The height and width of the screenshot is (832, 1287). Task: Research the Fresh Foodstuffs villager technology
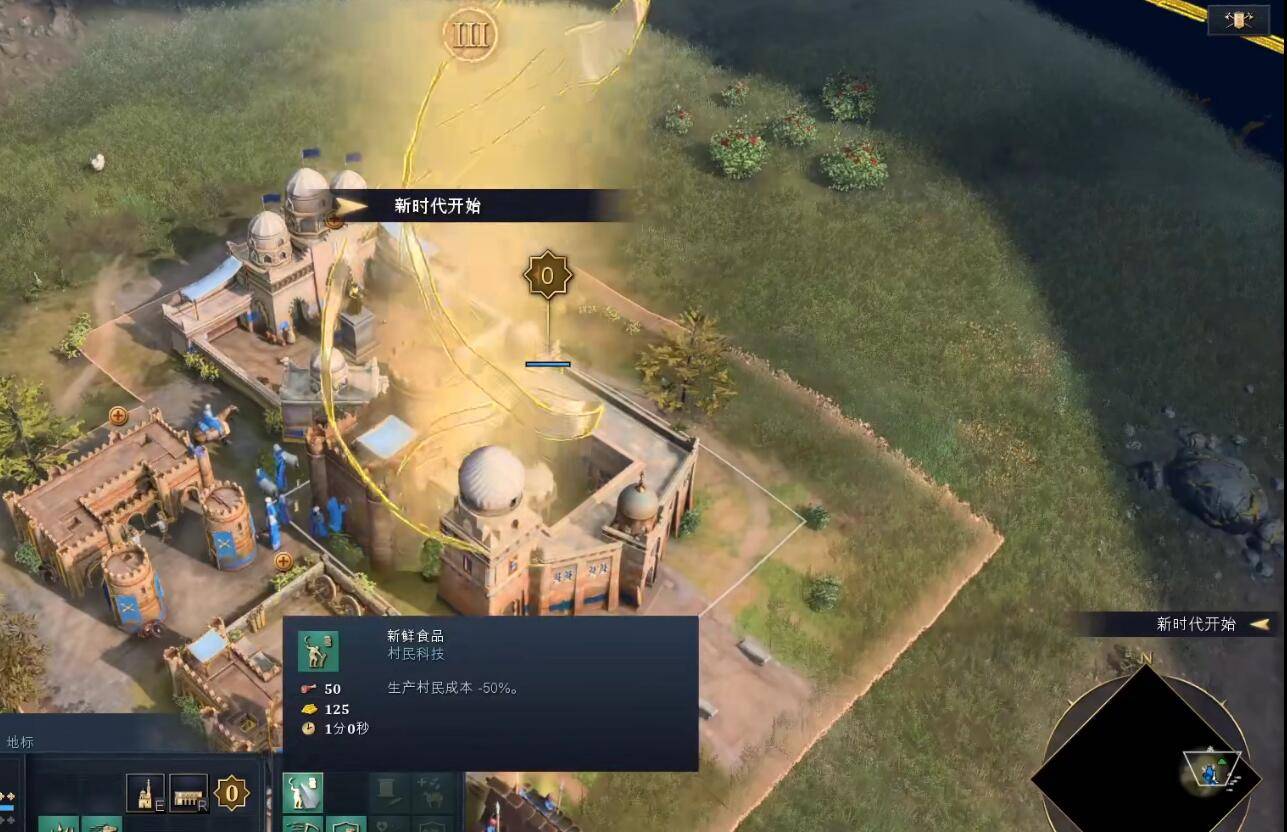(x=302, y=792)
